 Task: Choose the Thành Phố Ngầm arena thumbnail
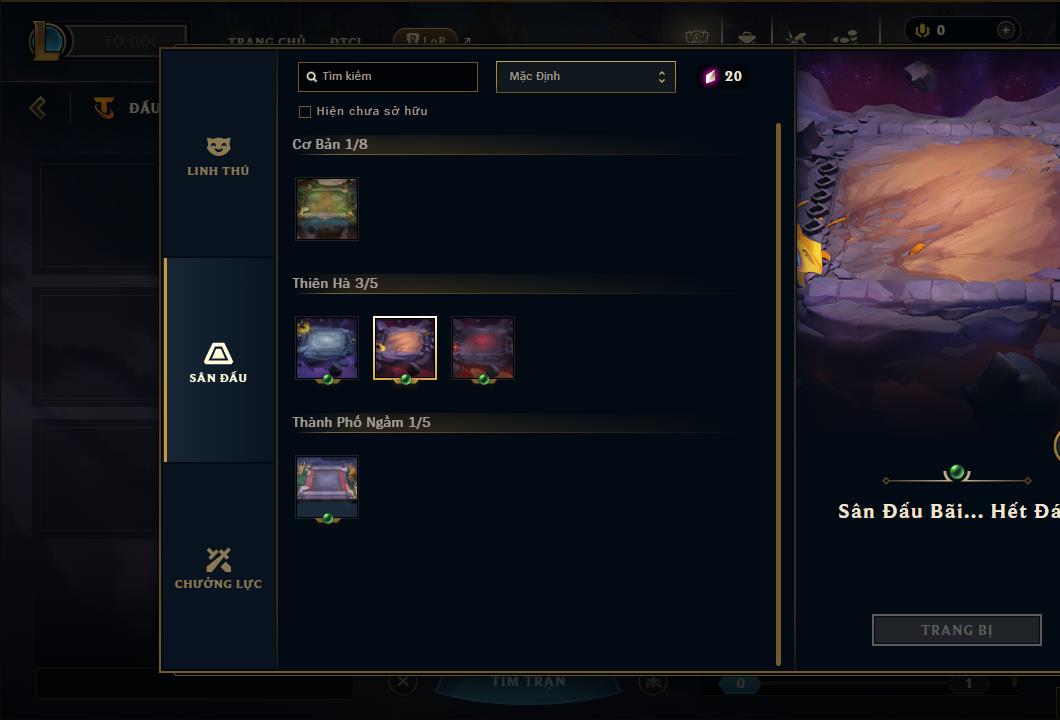pos(327,487)
